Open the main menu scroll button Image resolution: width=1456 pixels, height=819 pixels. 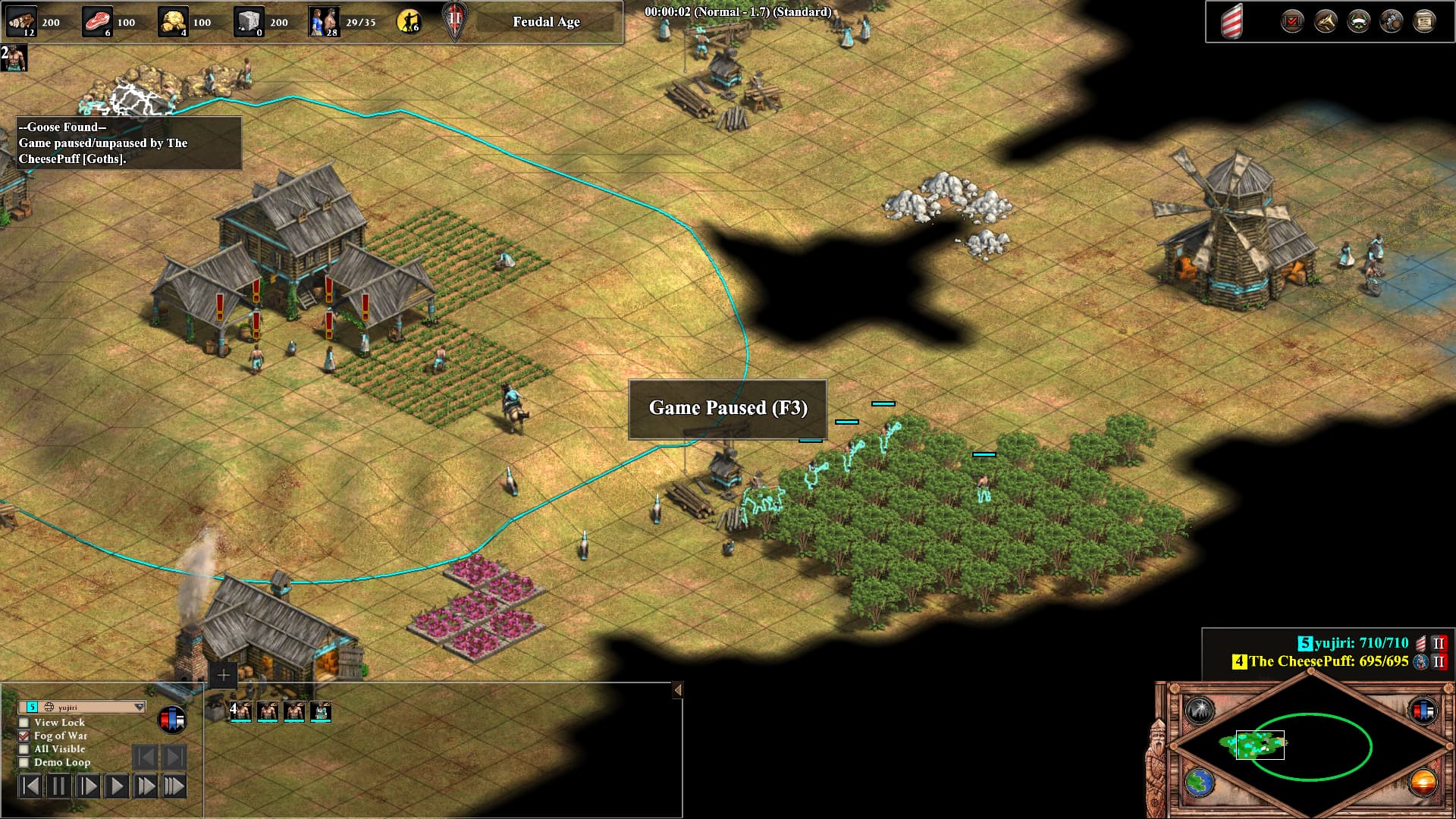tap(1424, 21)
